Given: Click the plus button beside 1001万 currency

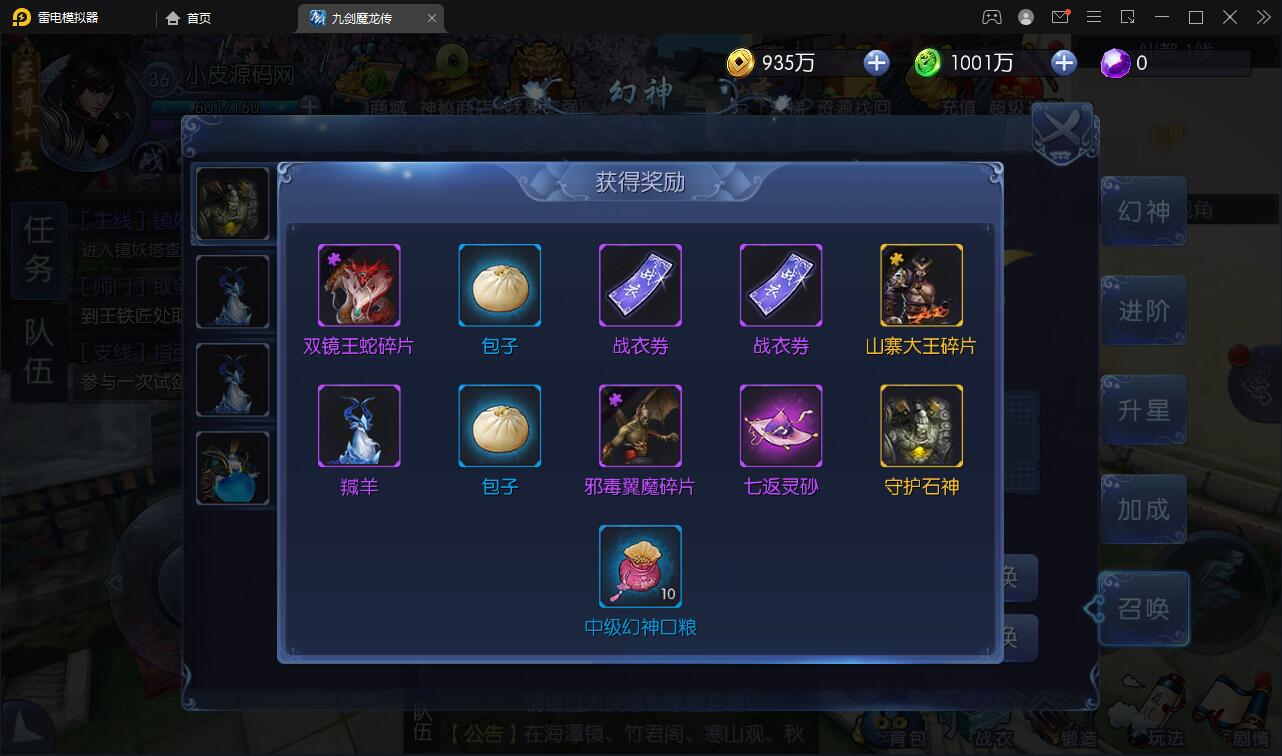Looking at the screenshot, I should pyautogui.click(x=1063, y=62).
